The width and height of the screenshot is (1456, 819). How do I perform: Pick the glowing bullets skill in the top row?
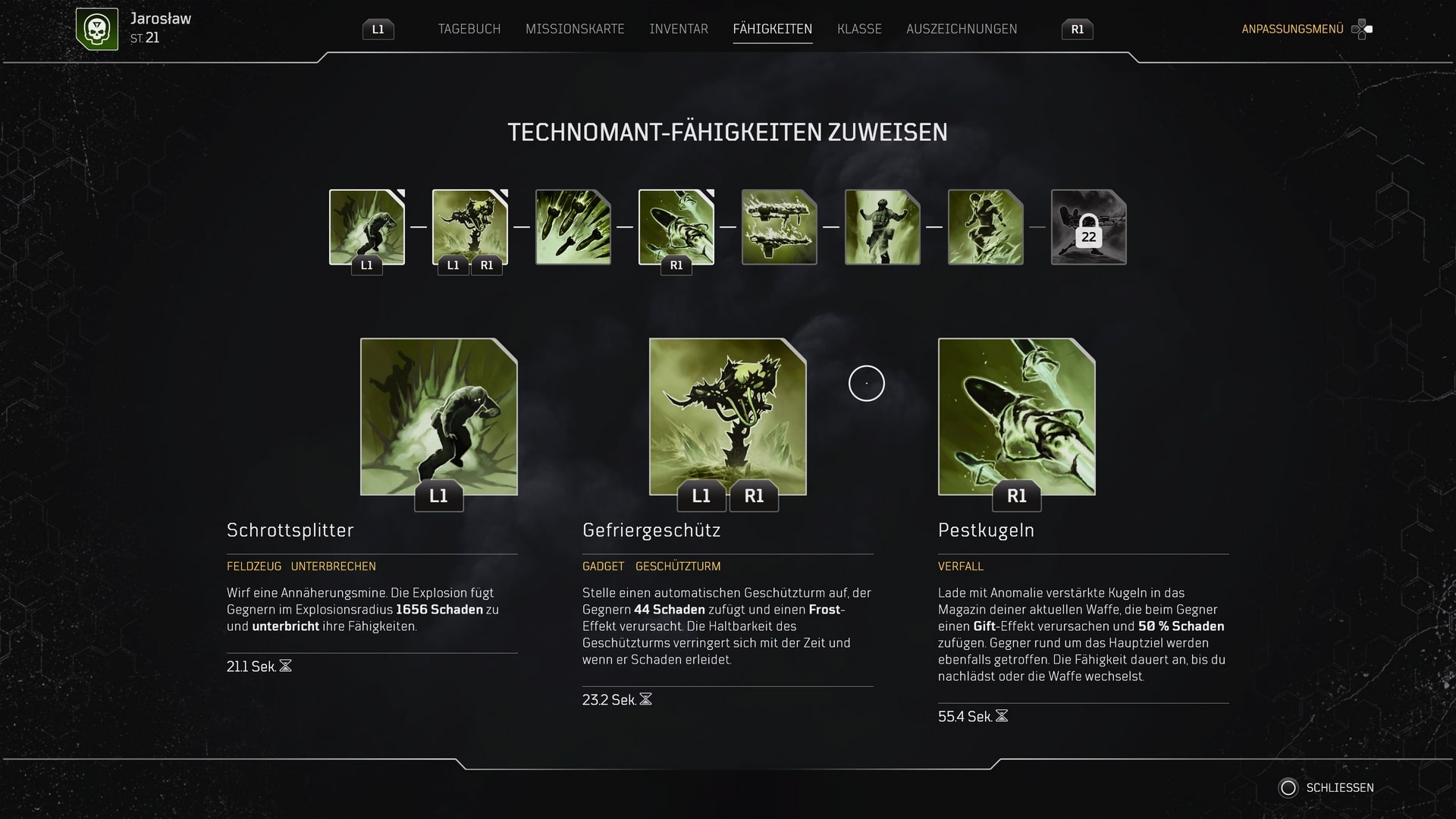(x=676, y=227)
